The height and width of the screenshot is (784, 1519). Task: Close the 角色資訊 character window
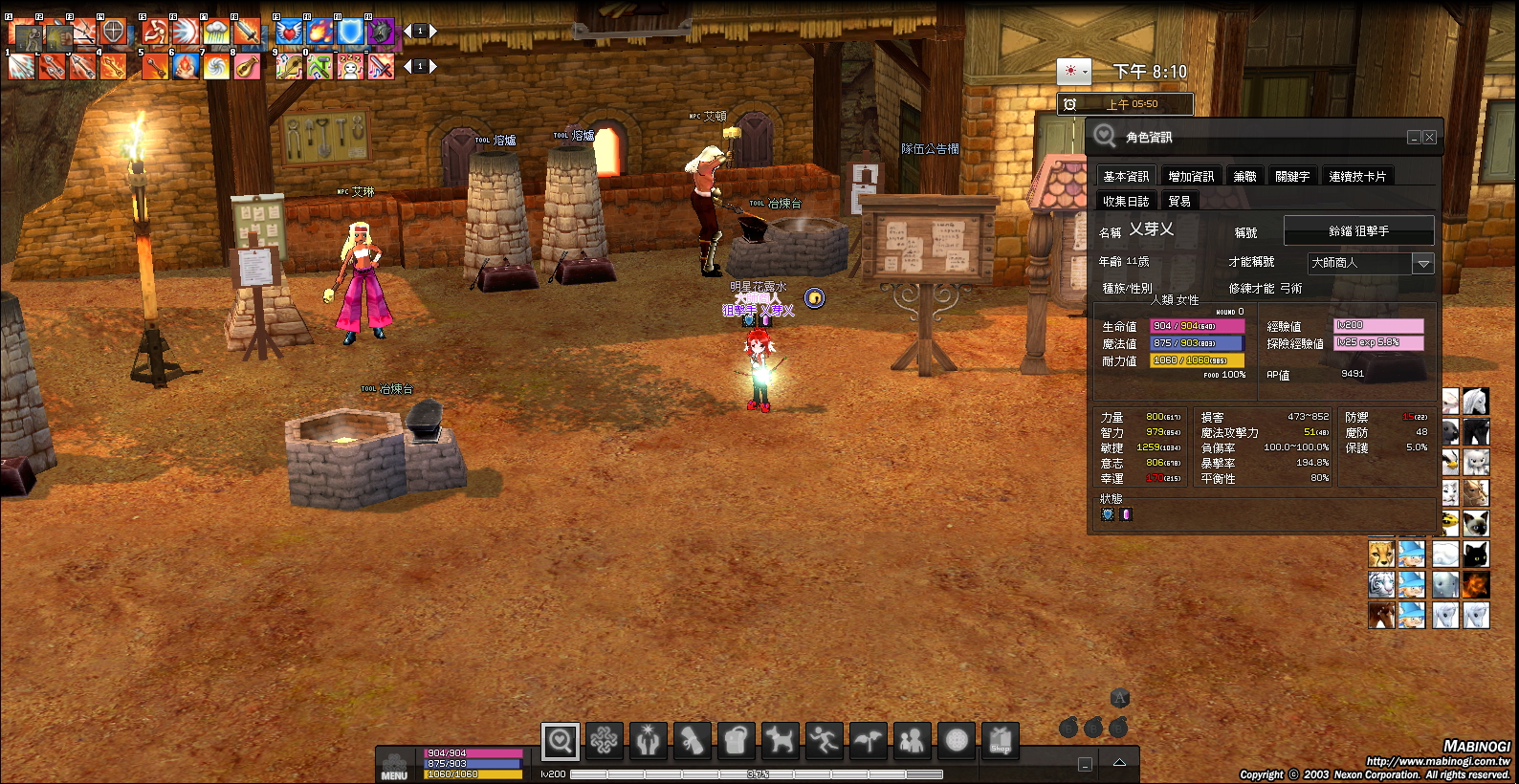pos(1429,138)
